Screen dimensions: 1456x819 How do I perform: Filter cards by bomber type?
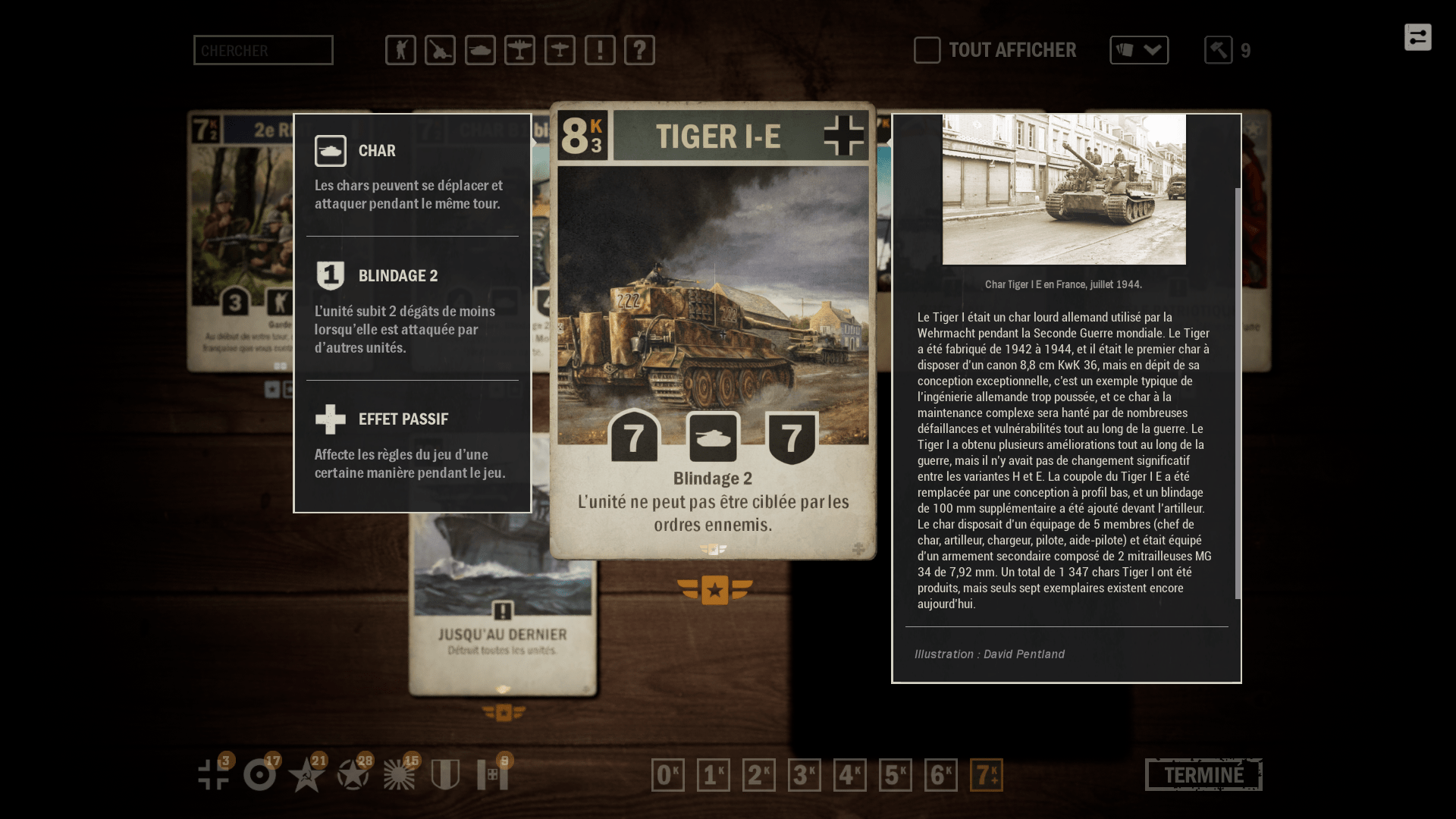click(x=519, y=50)
